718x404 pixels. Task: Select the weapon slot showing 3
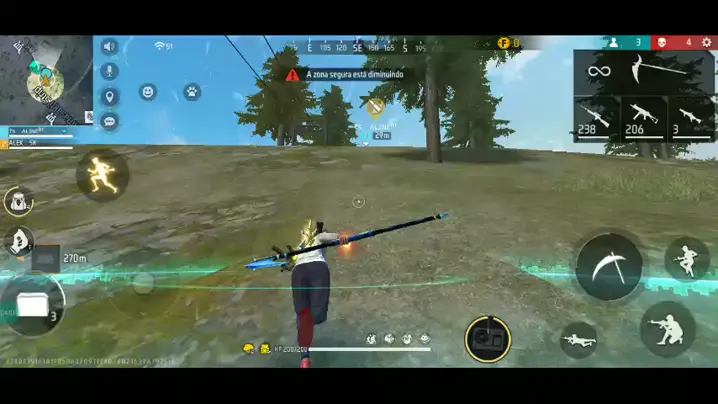(x=691, y=117)
